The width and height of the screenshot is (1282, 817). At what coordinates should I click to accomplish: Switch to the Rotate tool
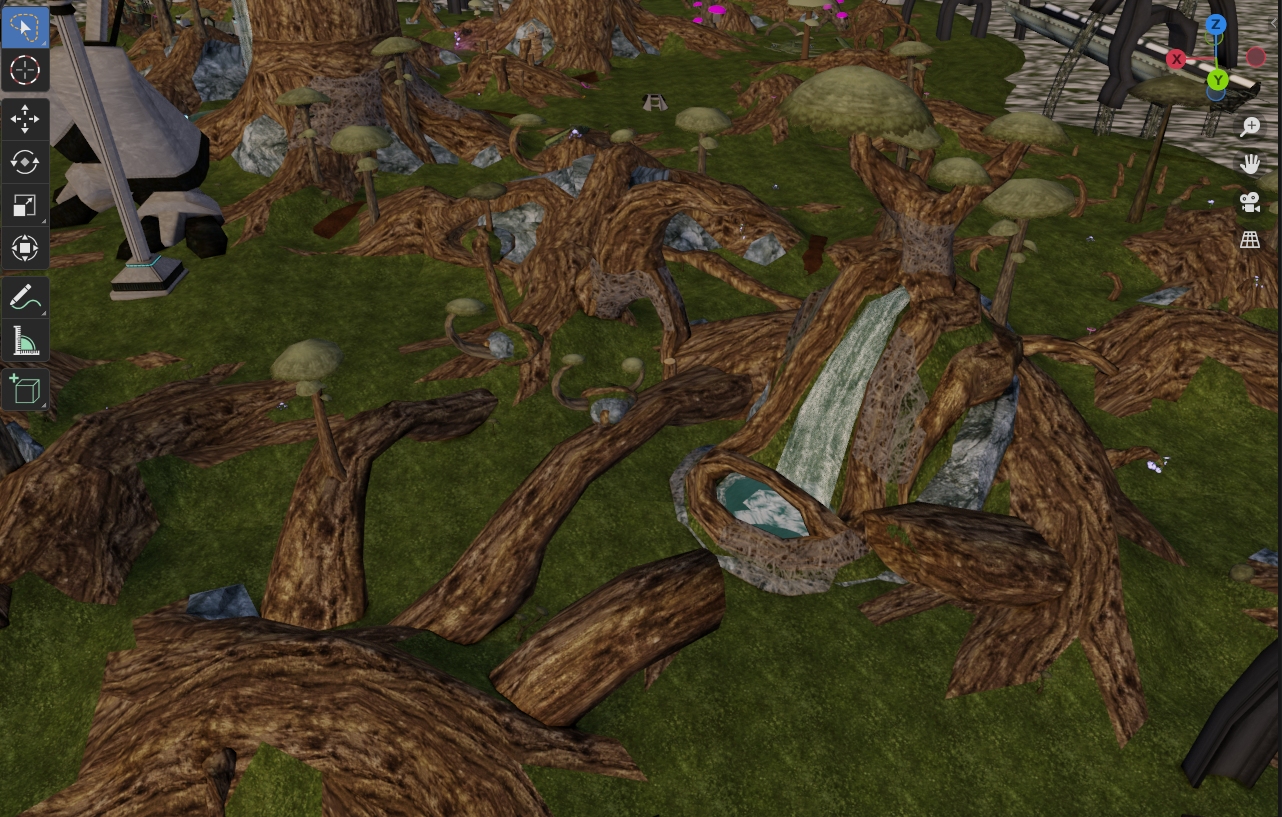click(24, 162)
